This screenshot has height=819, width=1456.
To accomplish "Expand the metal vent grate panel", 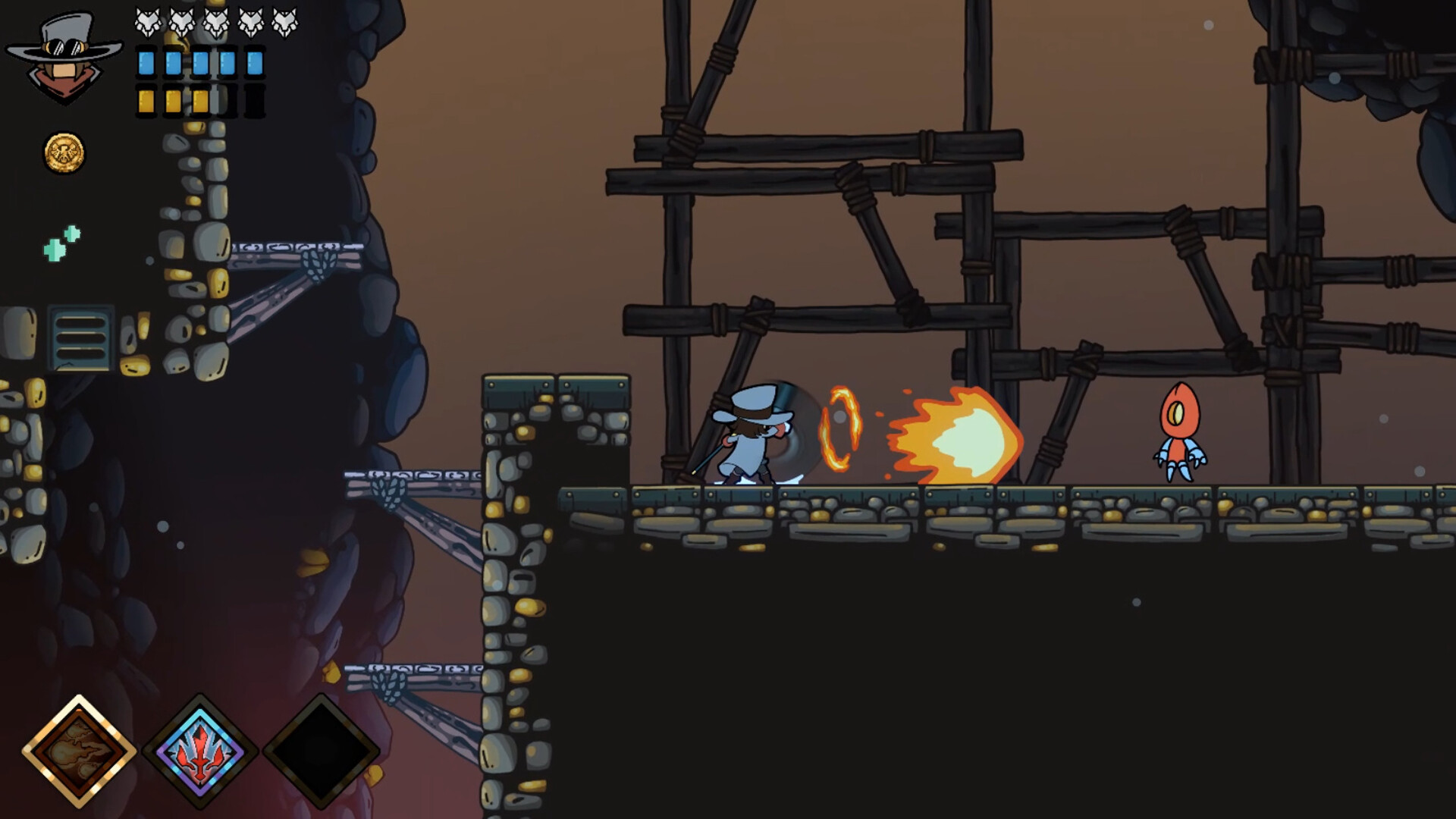I will coord(80,337).
